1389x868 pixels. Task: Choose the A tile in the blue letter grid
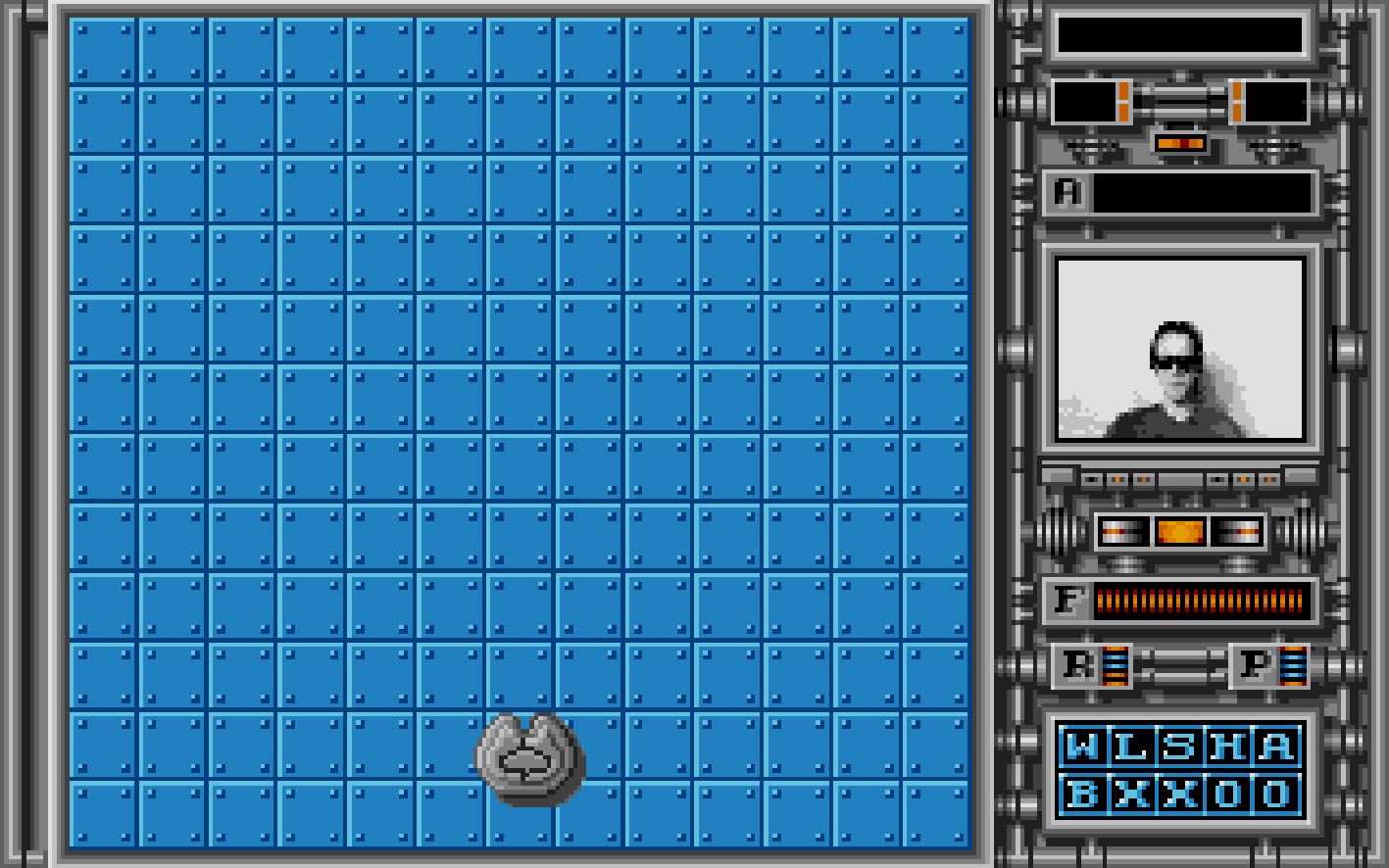pyautogui.click(x=1275, y=747)
